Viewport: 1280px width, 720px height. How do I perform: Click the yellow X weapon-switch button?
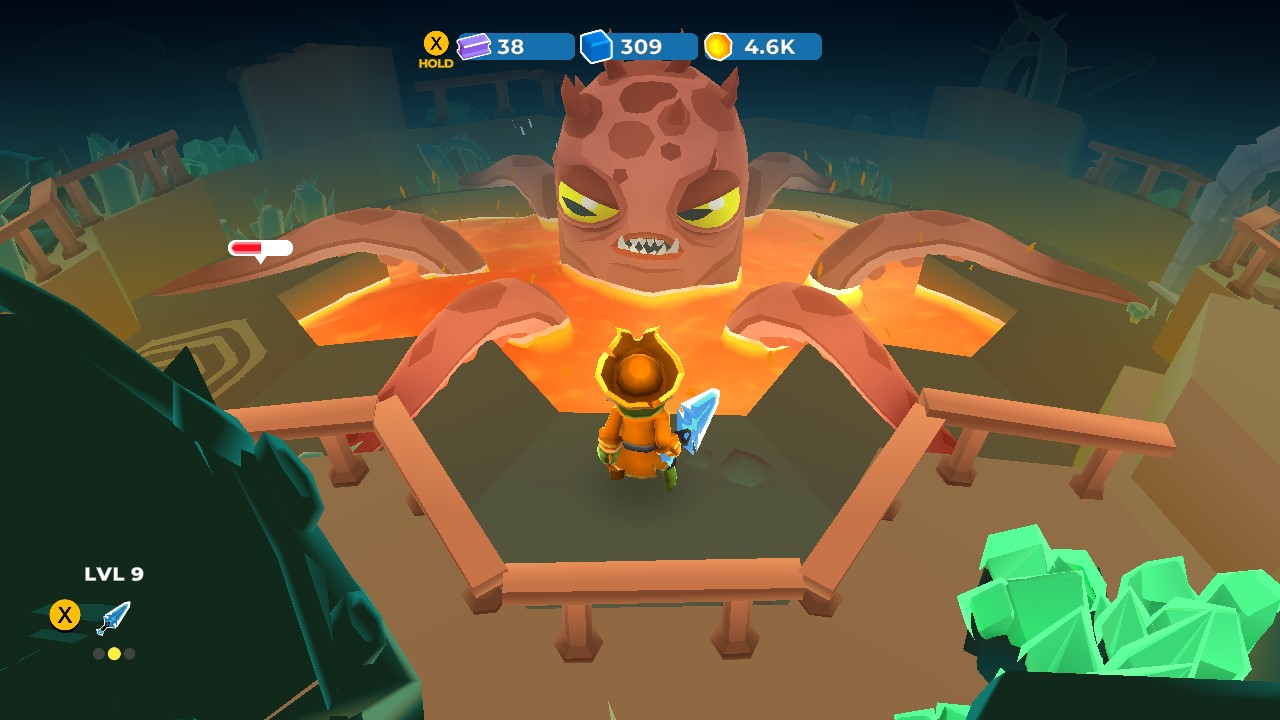click(62, 615)
